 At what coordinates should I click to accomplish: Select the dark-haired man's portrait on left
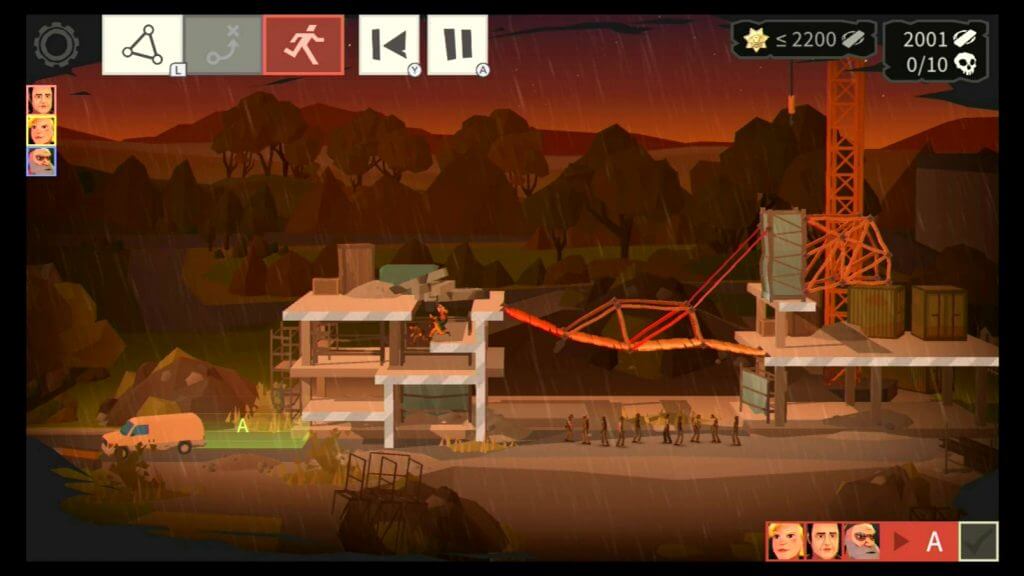[41, 100]
